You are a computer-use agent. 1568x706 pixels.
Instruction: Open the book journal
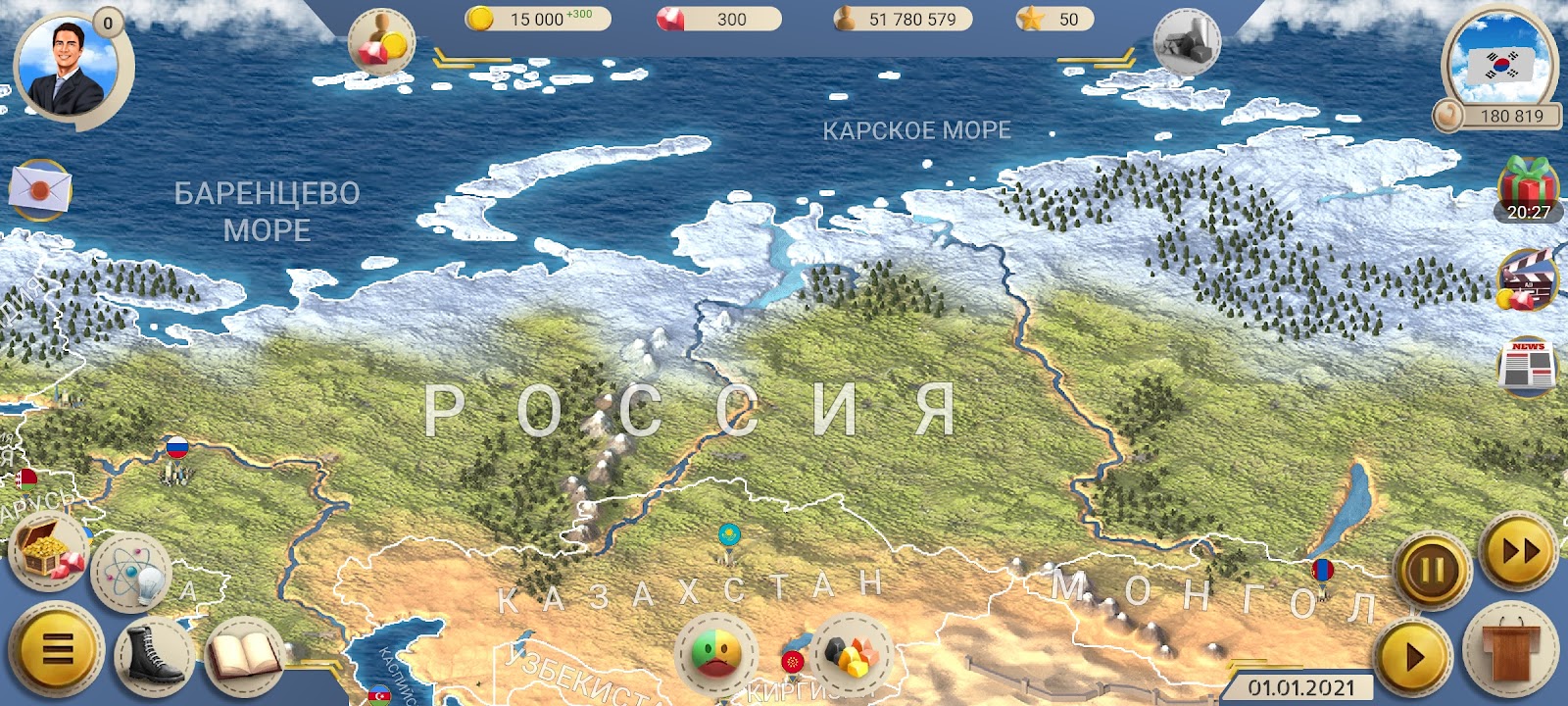click(x=243, y=652)
